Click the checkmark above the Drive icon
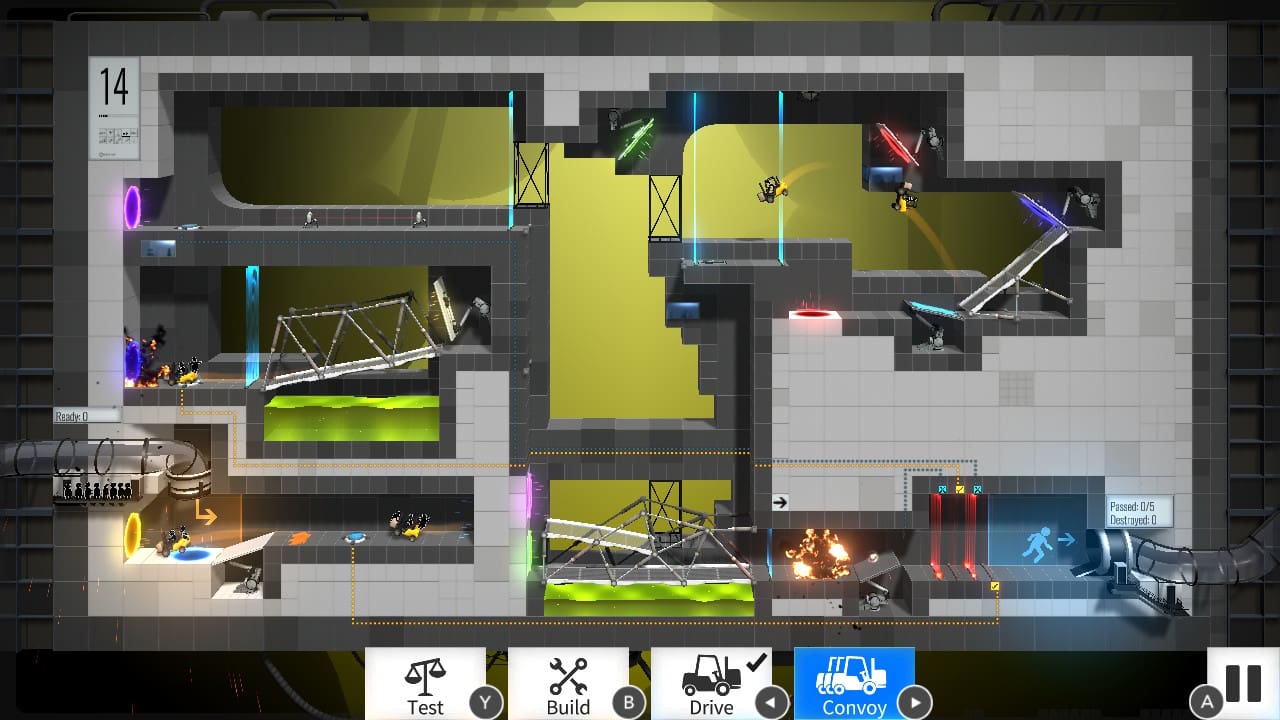This screenshot has height=720, width=1280. click(x=756, y=662)
